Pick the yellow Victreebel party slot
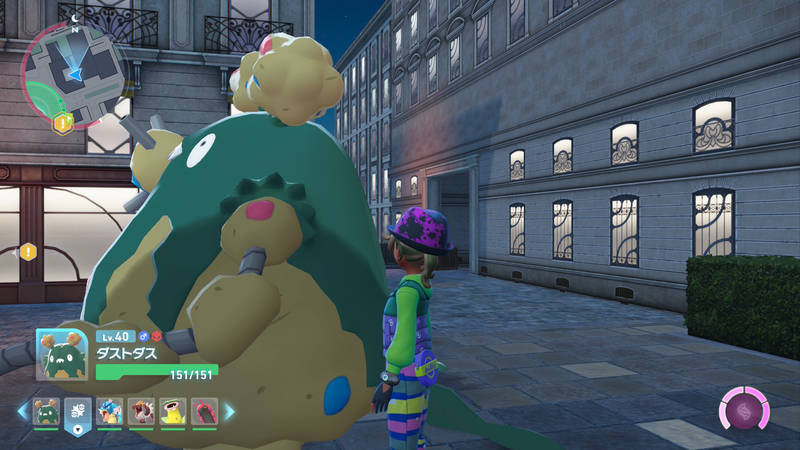Image resolution: width=800 pixels, height=450 pixels. coord(172,411)
